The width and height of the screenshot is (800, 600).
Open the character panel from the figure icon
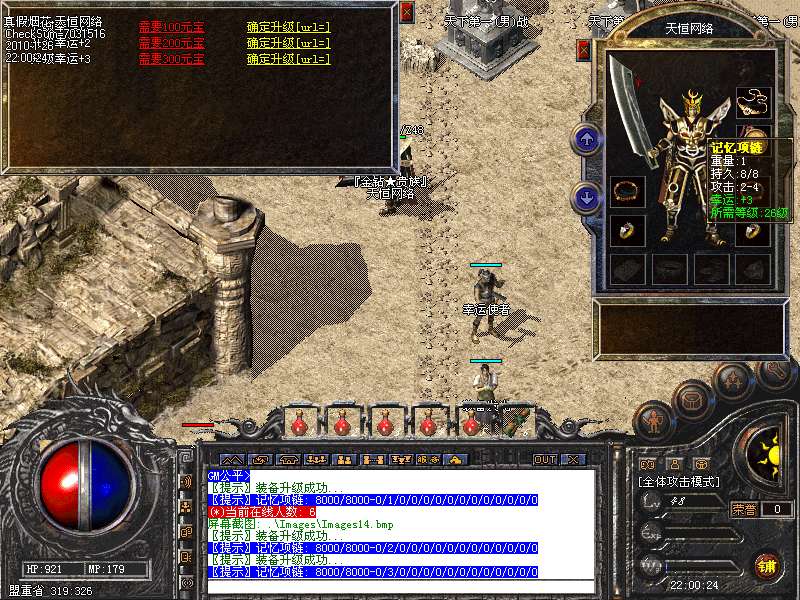(x=654, y=422)
